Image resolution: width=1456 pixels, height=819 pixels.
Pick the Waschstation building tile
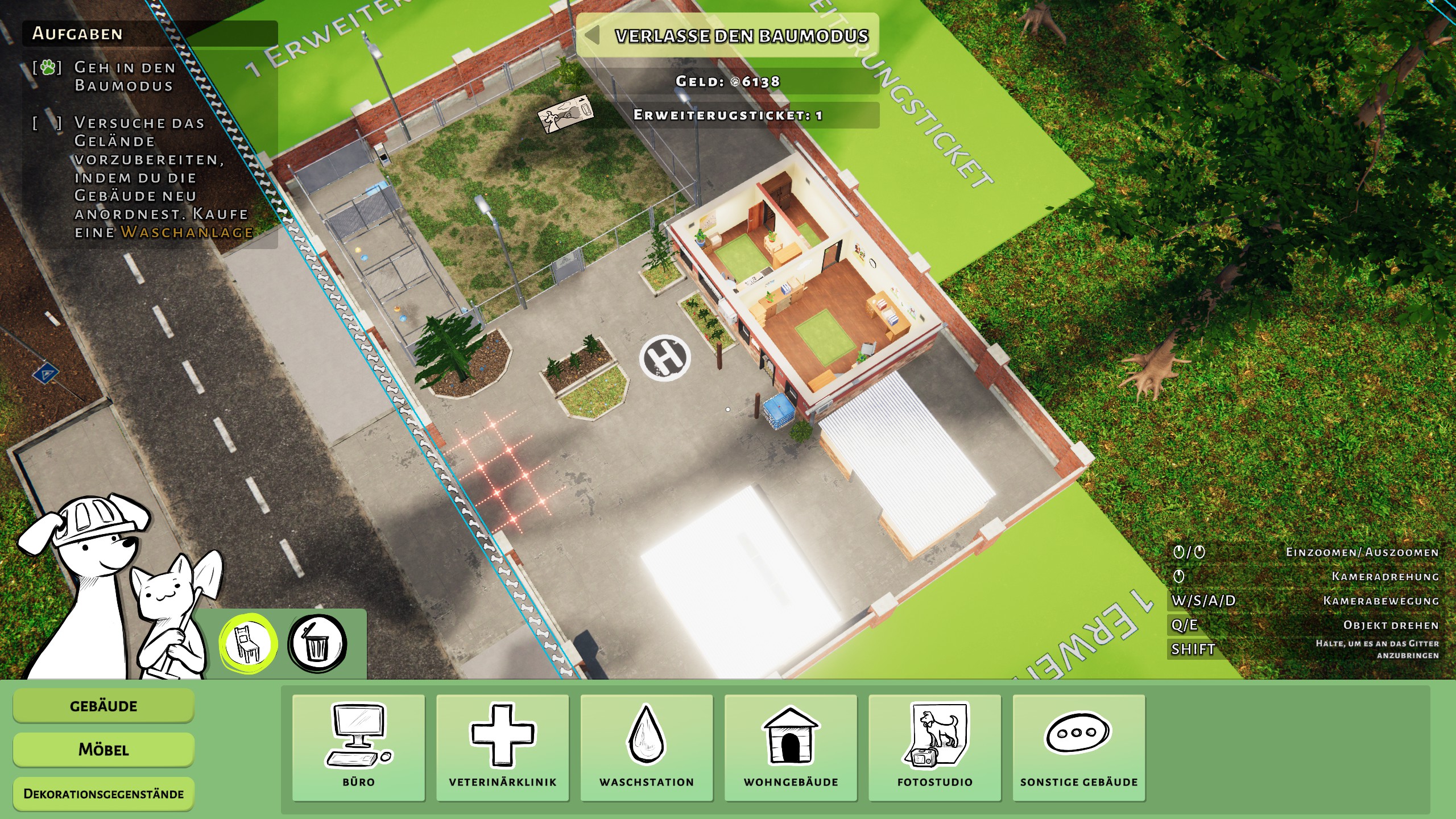(x=647, y=747)
